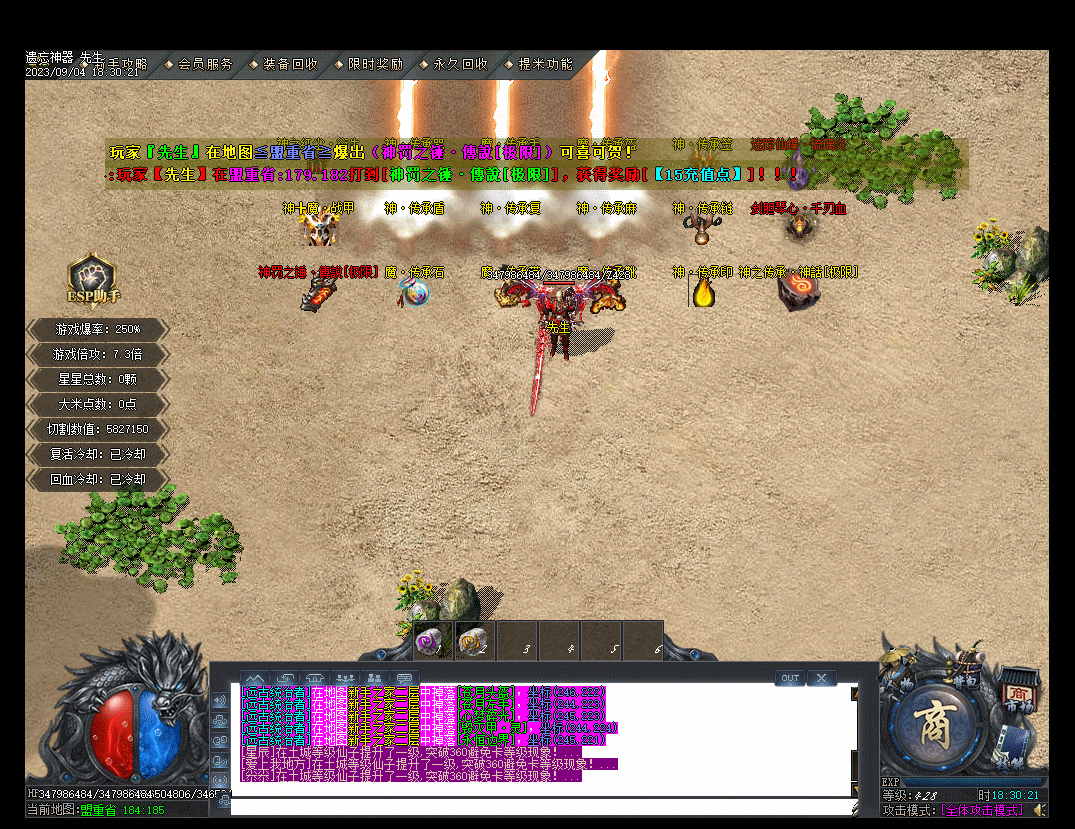Click the OUT button on the chat panel
The image size is (1075, 829).
[790, 678]
